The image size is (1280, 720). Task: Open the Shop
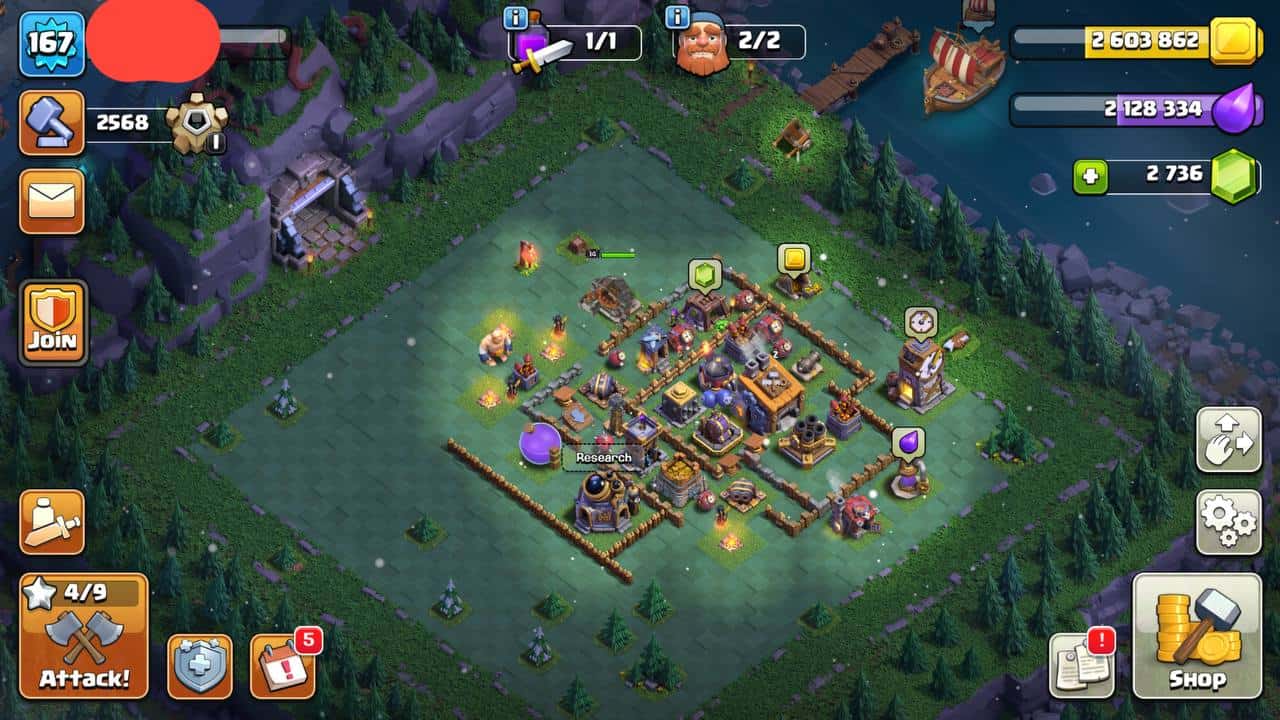coord(1197,636)
